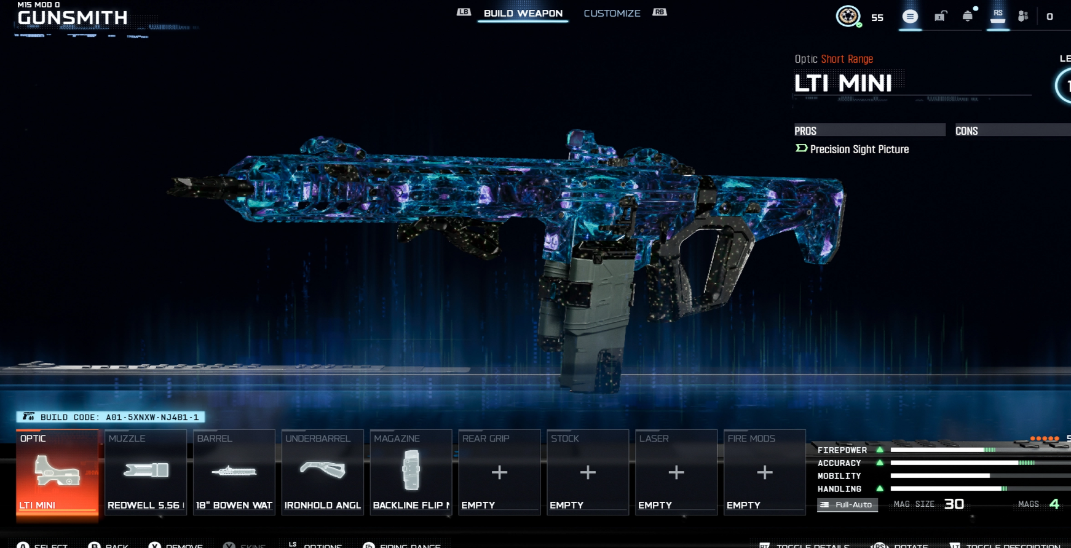Viewport: 1071px width, 548px height.
Task: Click the player emblem avatar
Action: point(848,16)
